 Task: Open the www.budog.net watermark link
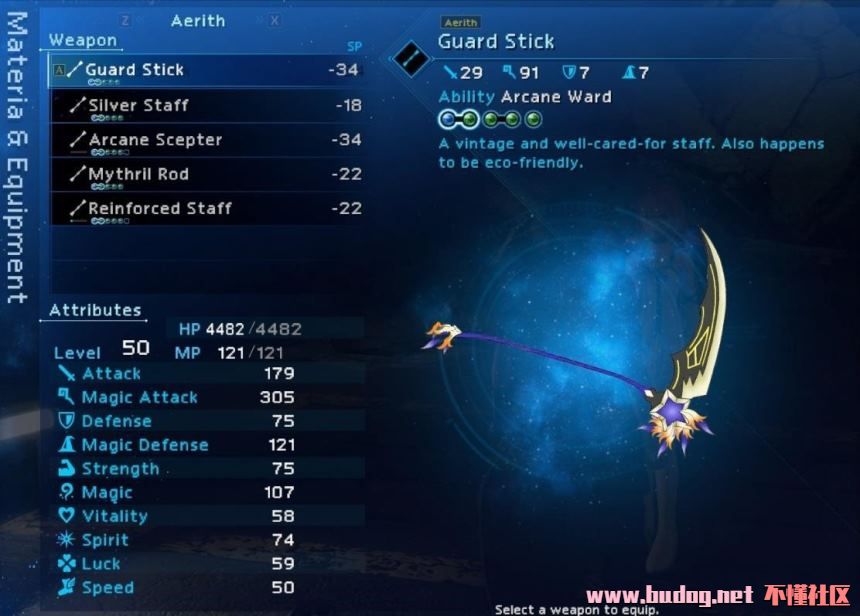pos(669,595)
